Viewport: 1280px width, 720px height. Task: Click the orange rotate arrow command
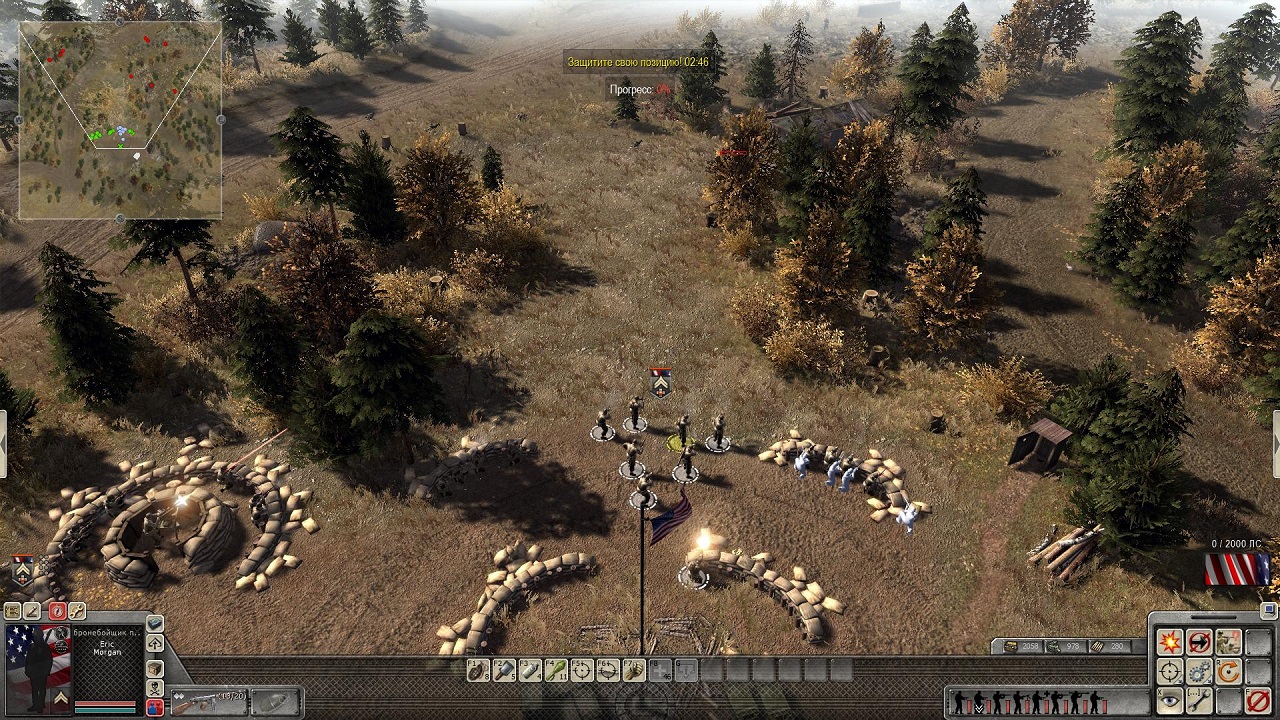pos(1229,671)
